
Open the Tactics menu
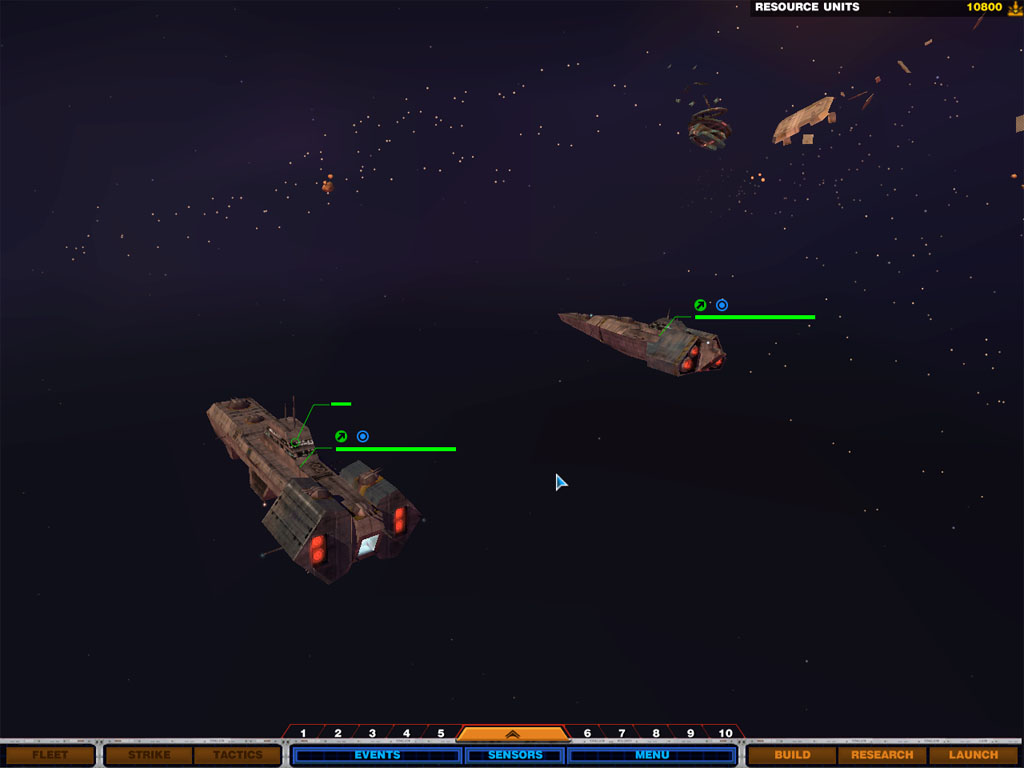click(237, 755)
